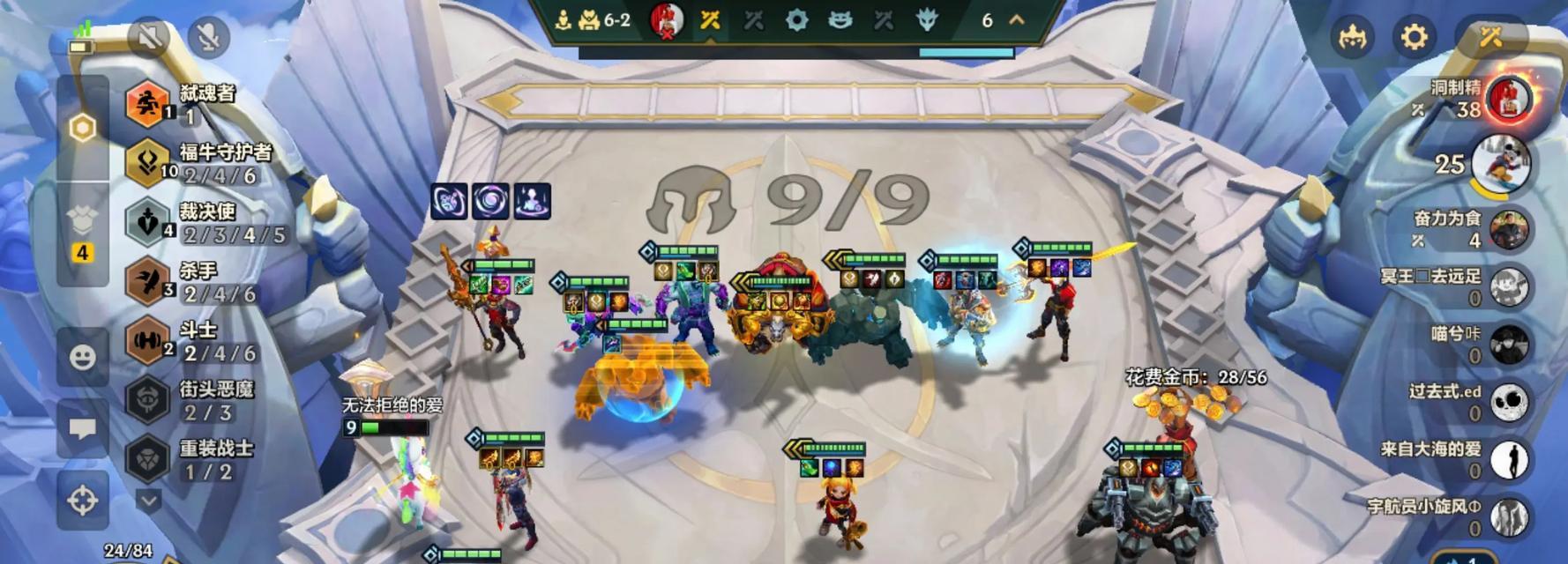Expand the trait list down arrow
Image resolution: width=1568 pixels, height=564 pixels.
coord(148,501)
